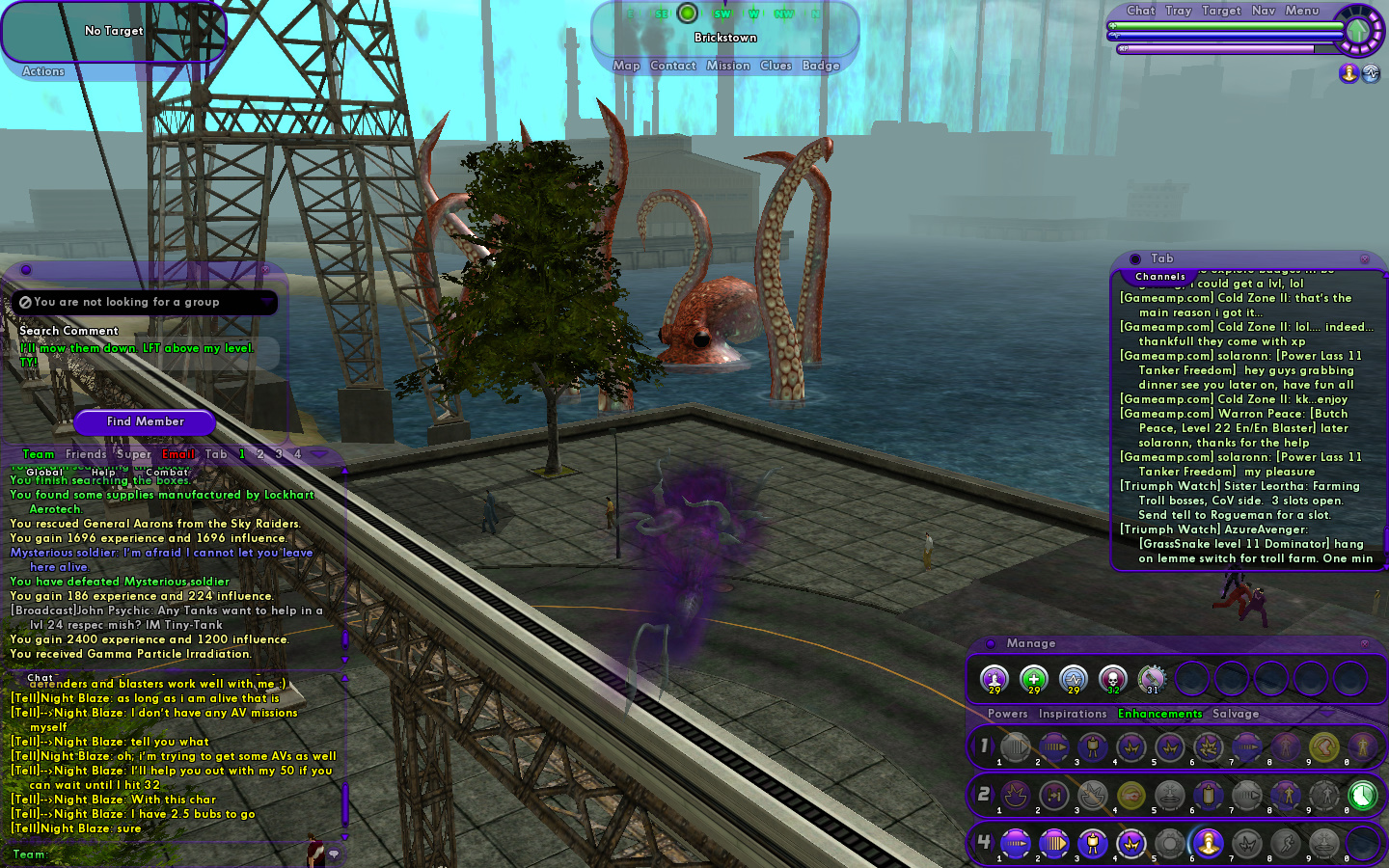Toggle the Chat window from top menu
This screenshot has width=1389, height=868.
point(1140,11)
